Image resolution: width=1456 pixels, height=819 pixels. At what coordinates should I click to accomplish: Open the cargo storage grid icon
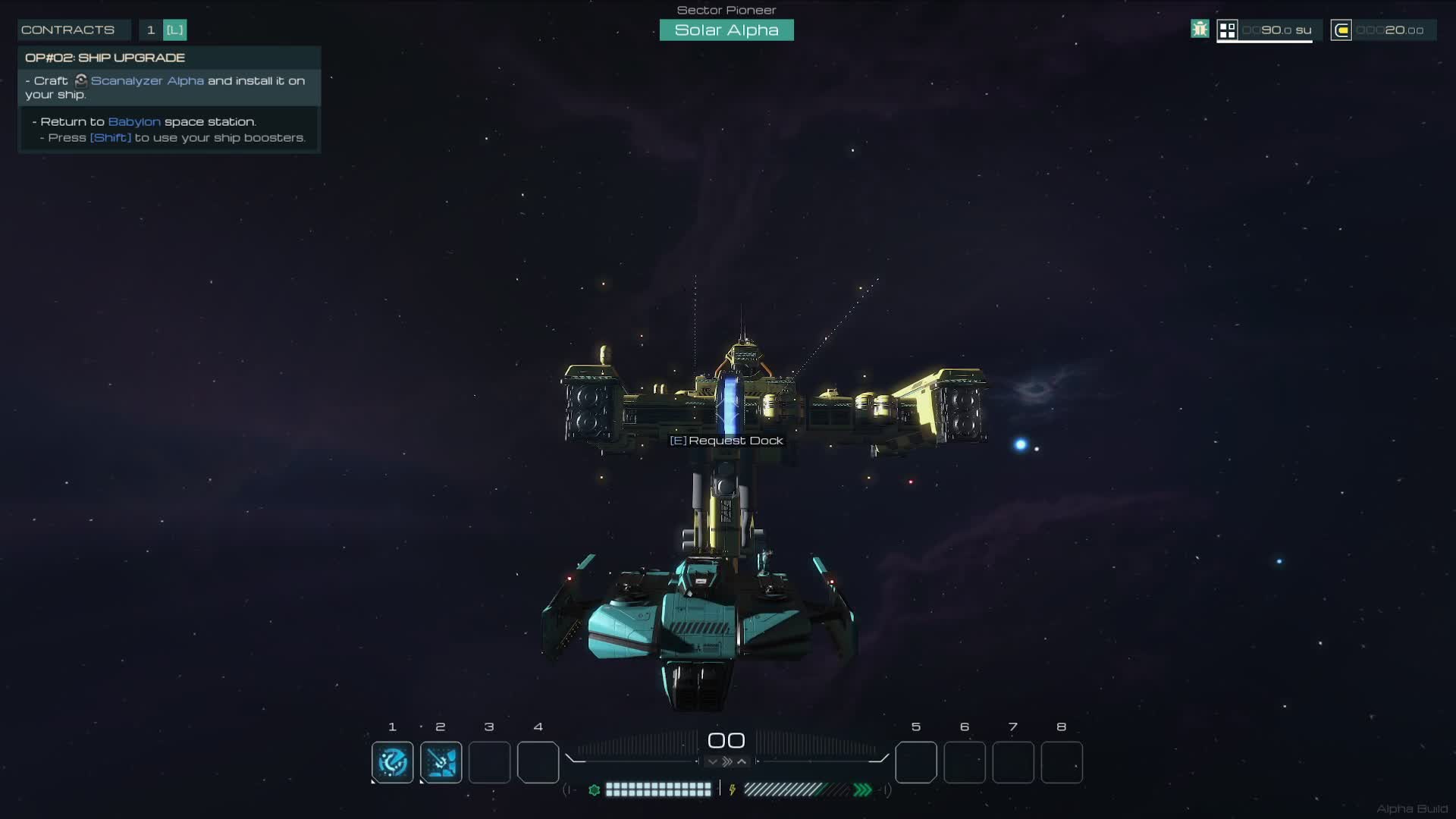(1227, 30)
